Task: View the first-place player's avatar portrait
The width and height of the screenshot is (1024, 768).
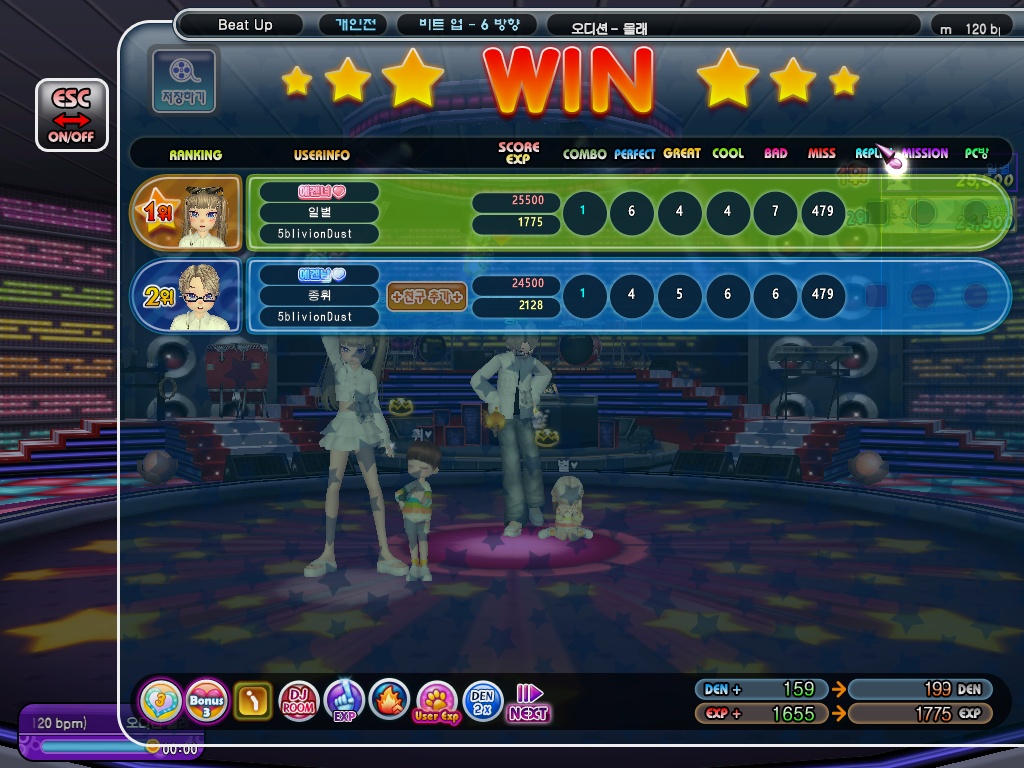Action: coord(204,215)
